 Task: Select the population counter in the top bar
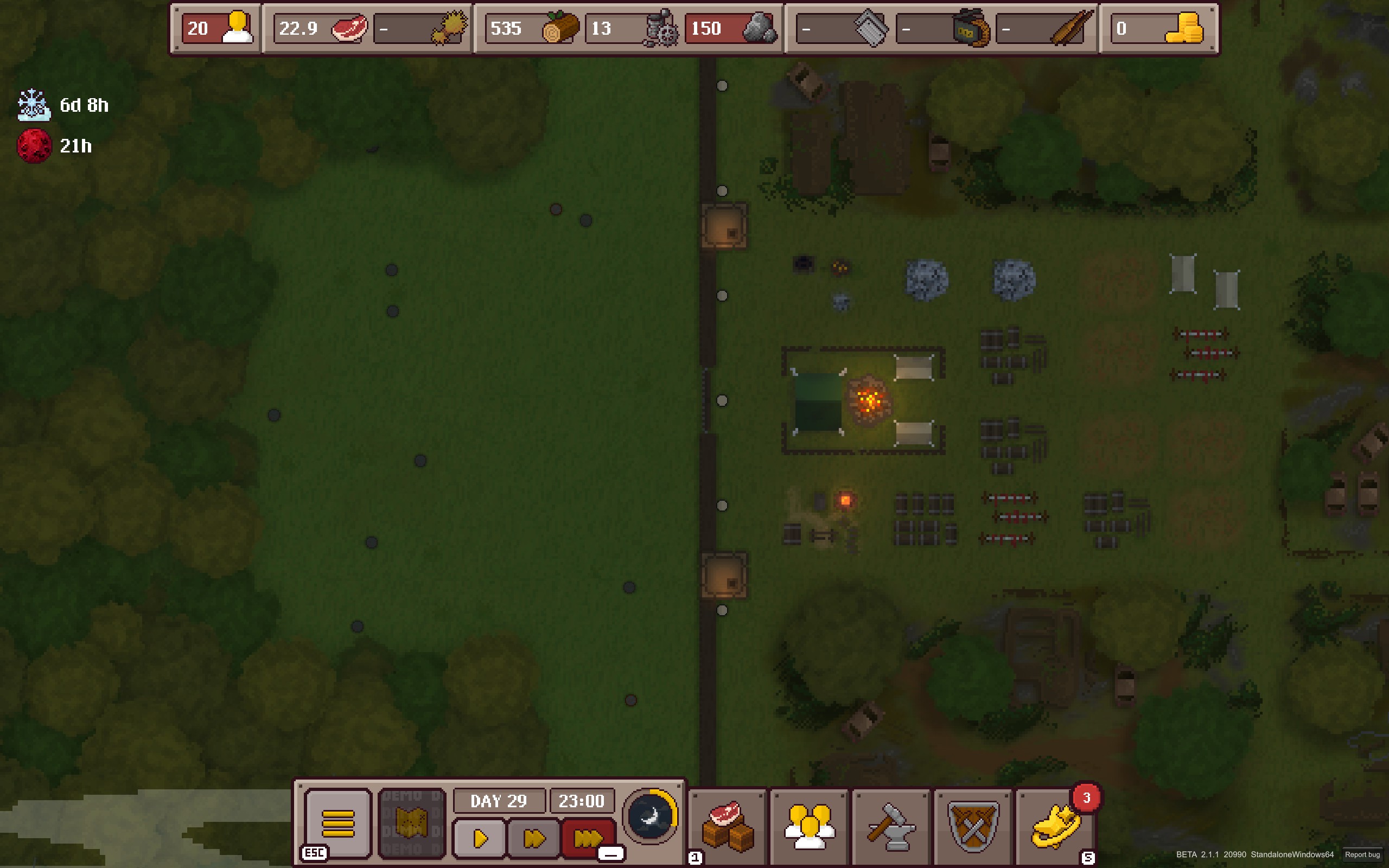[x=218, y=28]
